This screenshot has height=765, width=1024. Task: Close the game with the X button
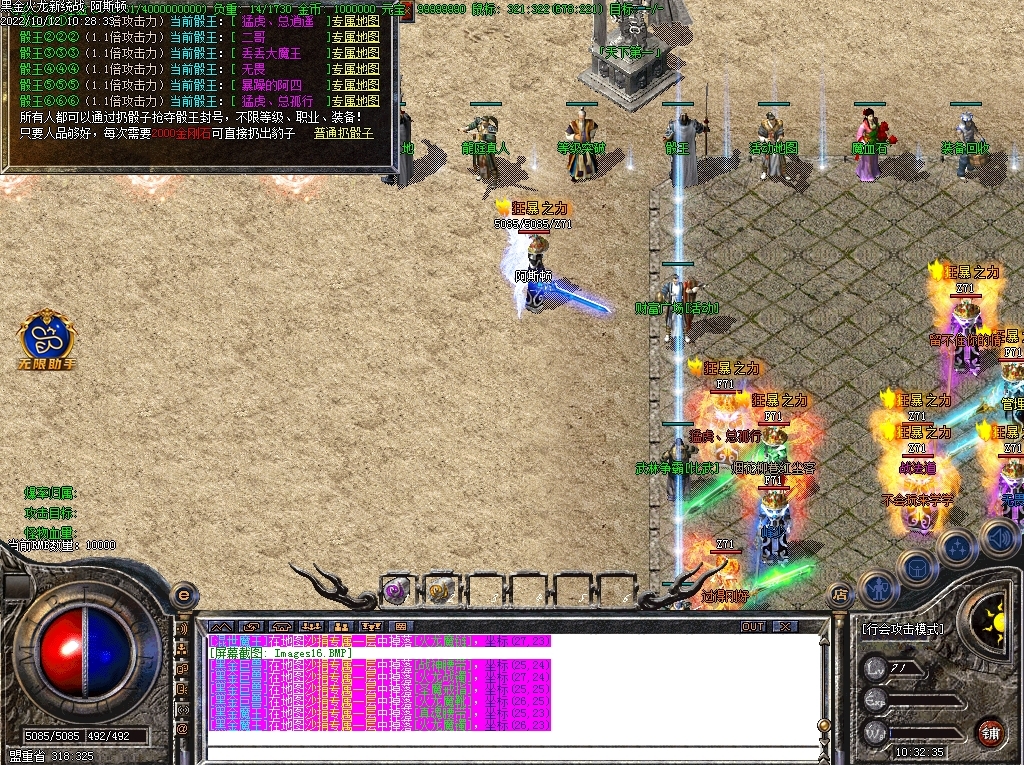[786, 626]
